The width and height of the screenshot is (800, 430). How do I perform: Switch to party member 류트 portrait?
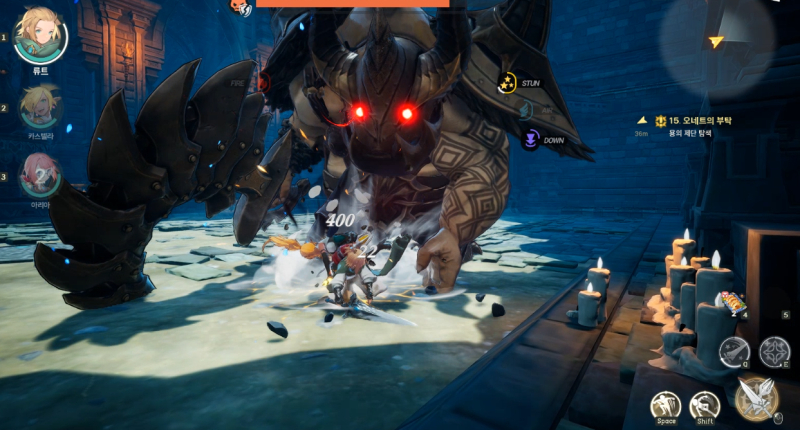40,36
